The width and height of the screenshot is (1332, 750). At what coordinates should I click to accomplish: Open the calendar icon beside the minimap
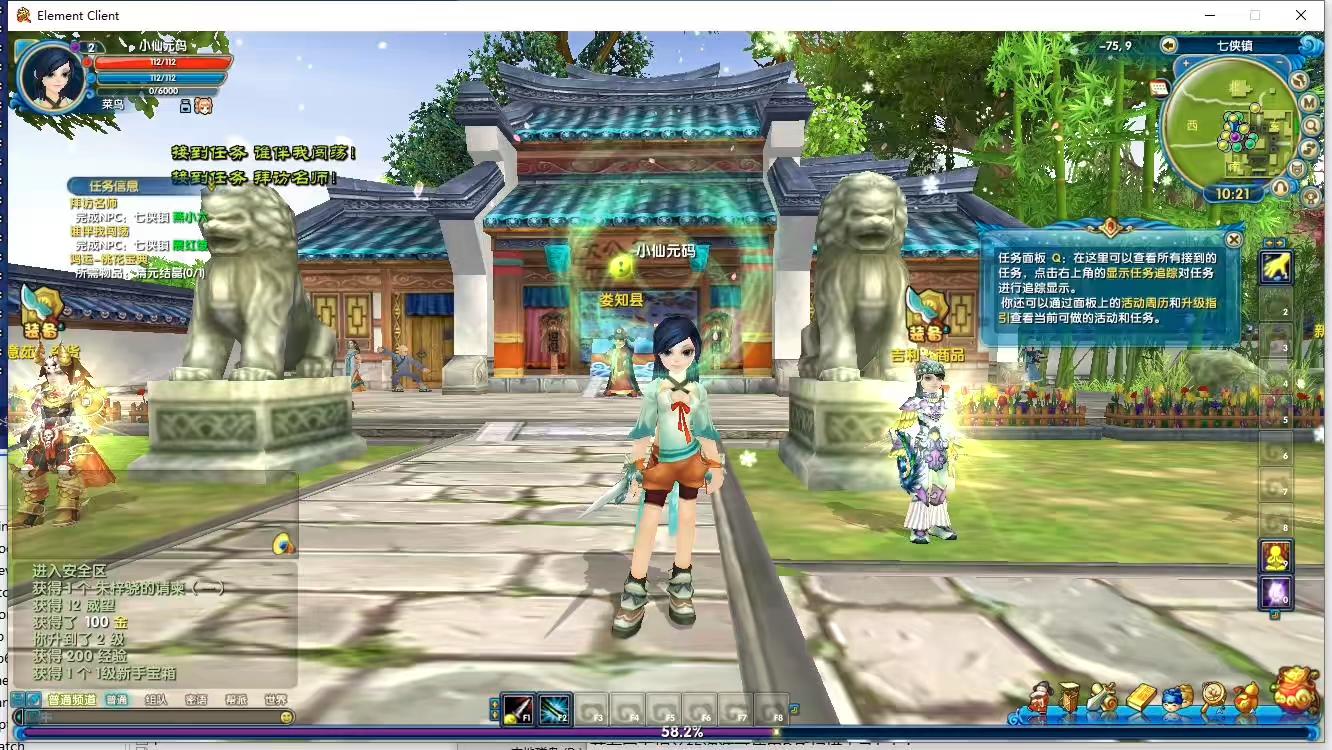1159,88
